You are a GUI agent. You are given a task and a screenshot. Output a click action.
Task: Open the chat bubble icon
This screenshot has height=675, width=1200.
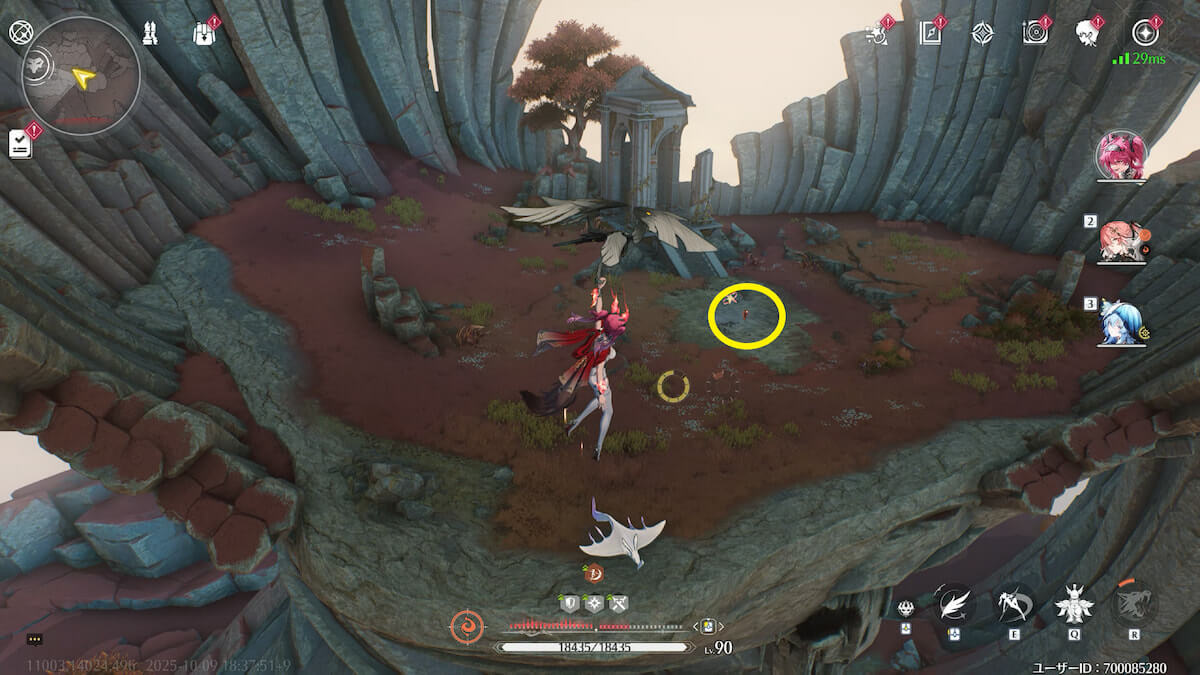tap(35, 639)
